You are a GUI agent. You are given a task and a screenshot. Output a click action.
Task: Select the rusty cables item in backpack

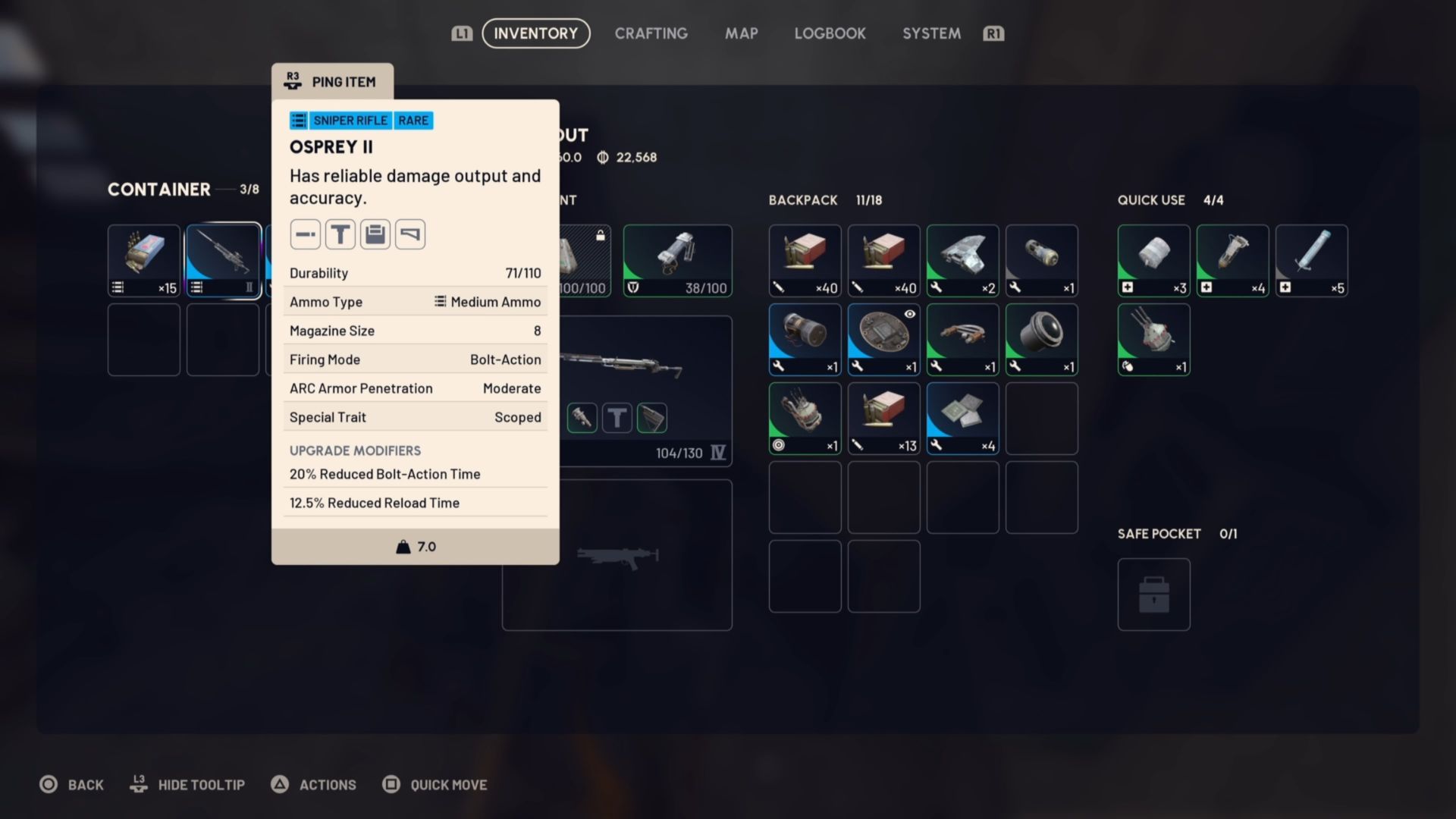(x=962, y=339)
